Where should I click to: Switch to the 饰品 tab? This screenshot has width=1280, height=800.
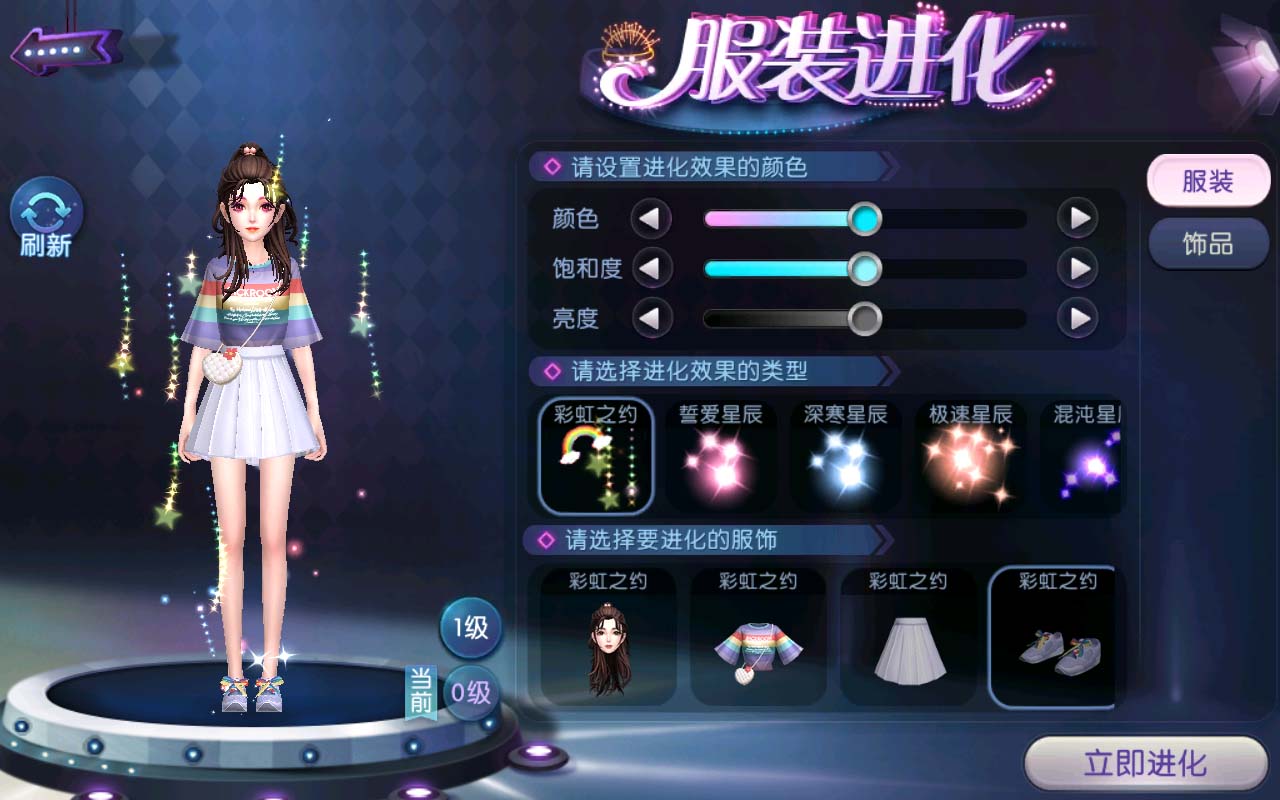click(1207, 244)
